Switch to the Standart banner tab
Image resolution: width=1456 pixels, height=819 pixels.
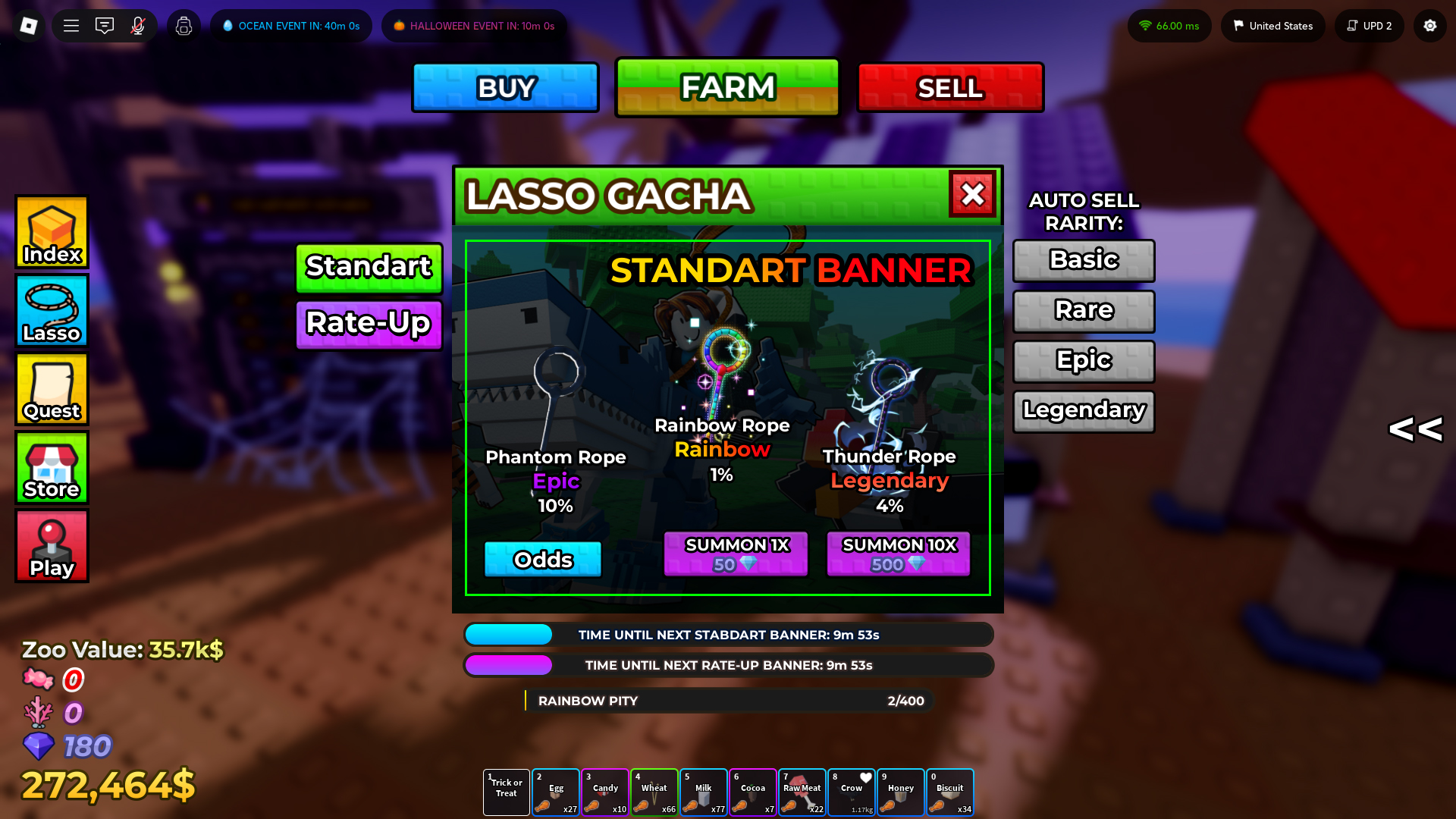coord(369,268)
